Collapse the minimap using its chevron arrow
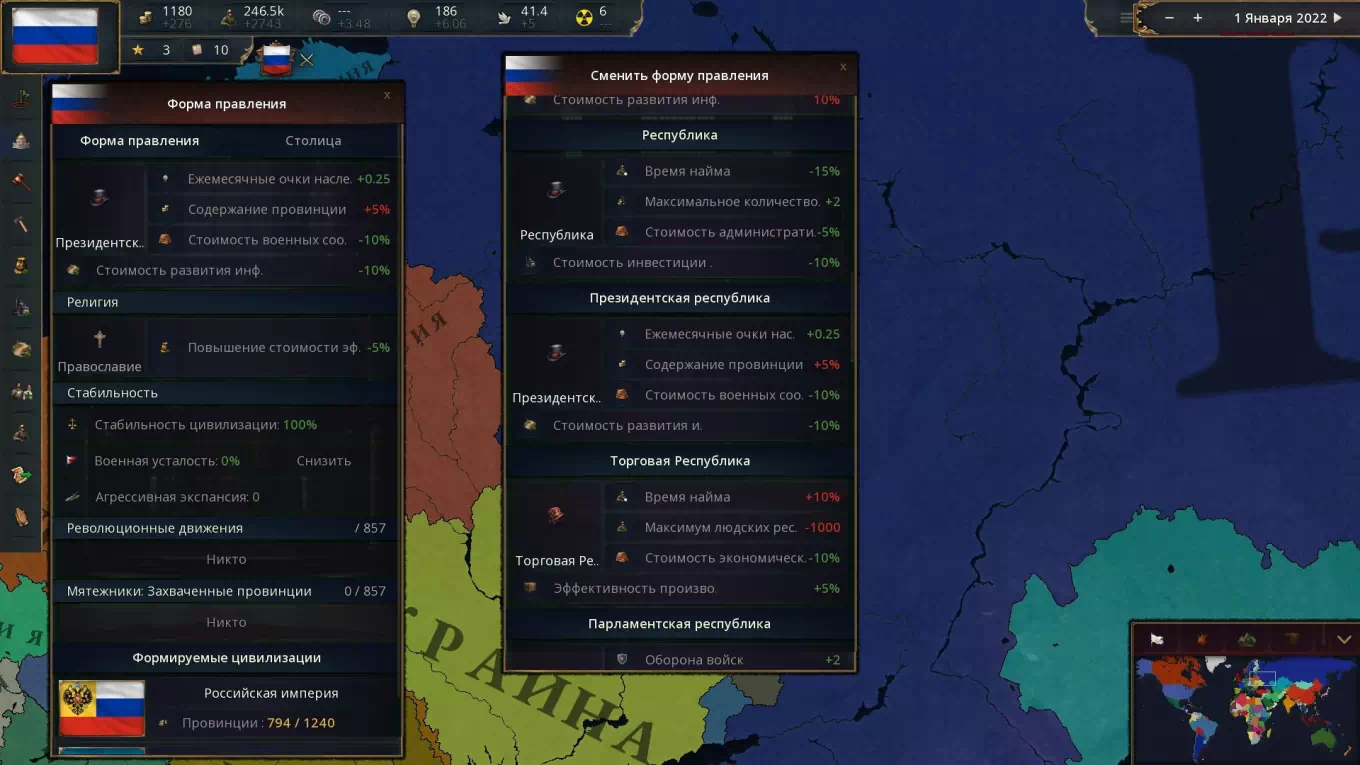1360x765 pixels. [x=1344, y=637]
